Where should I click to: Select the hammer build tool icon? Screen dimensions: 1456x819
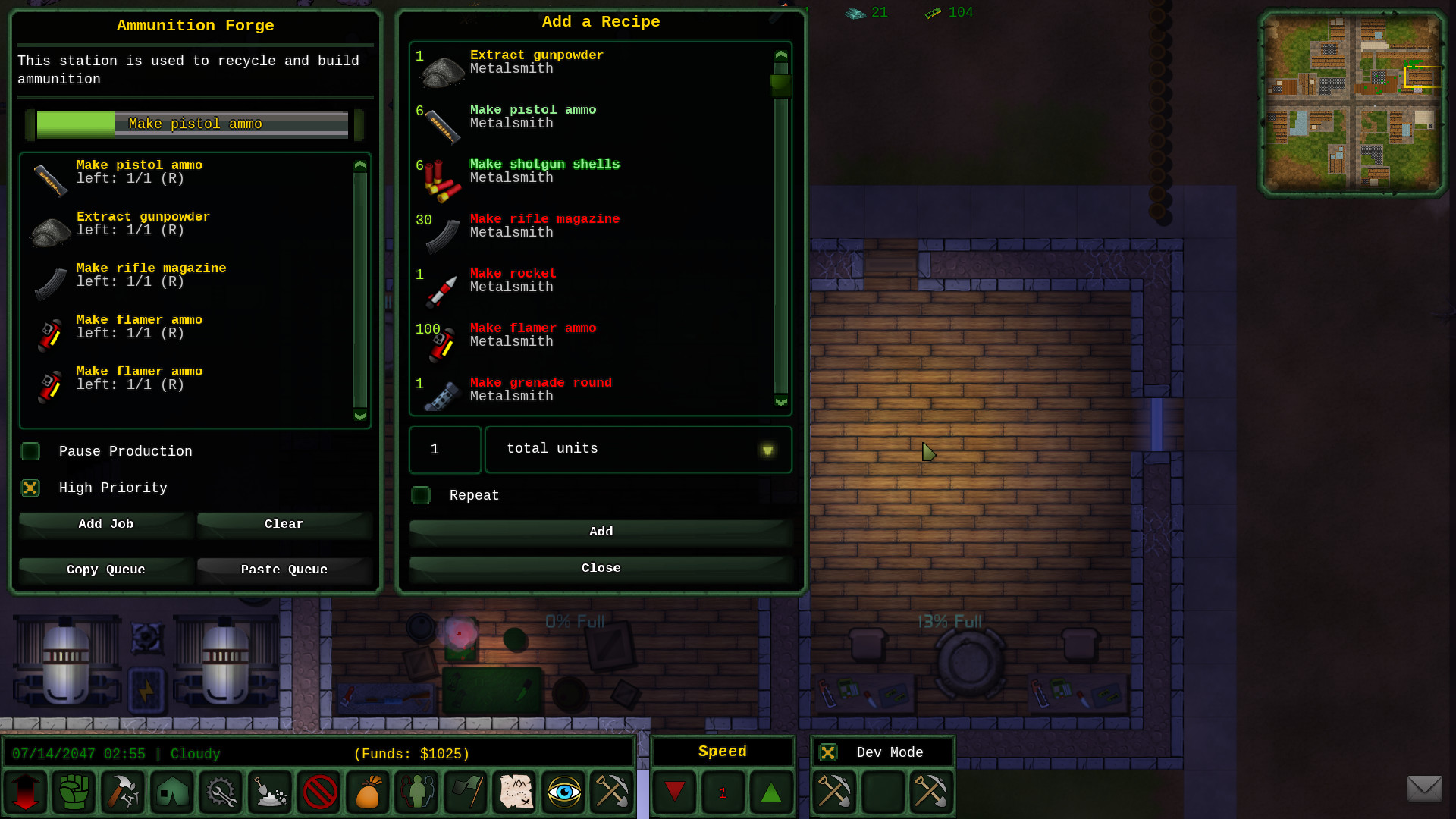[123, 792]
